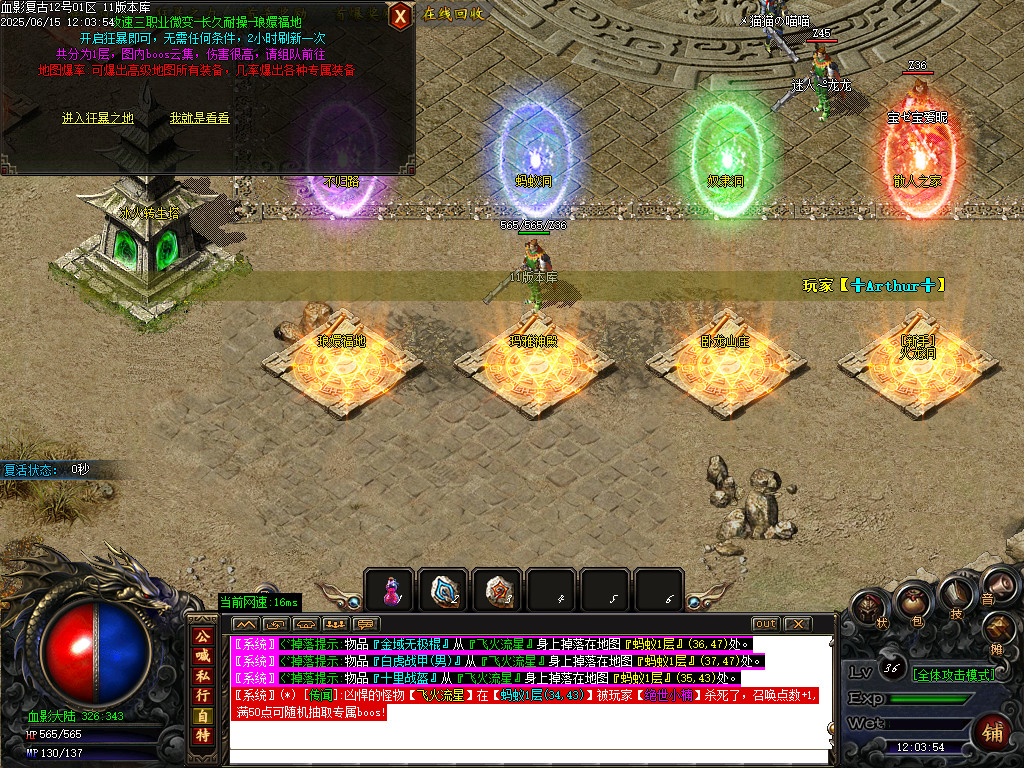Switch to the 私 private chat channel
The width and height of the screenshot is (1024, 768).
[x=202, y=675]
